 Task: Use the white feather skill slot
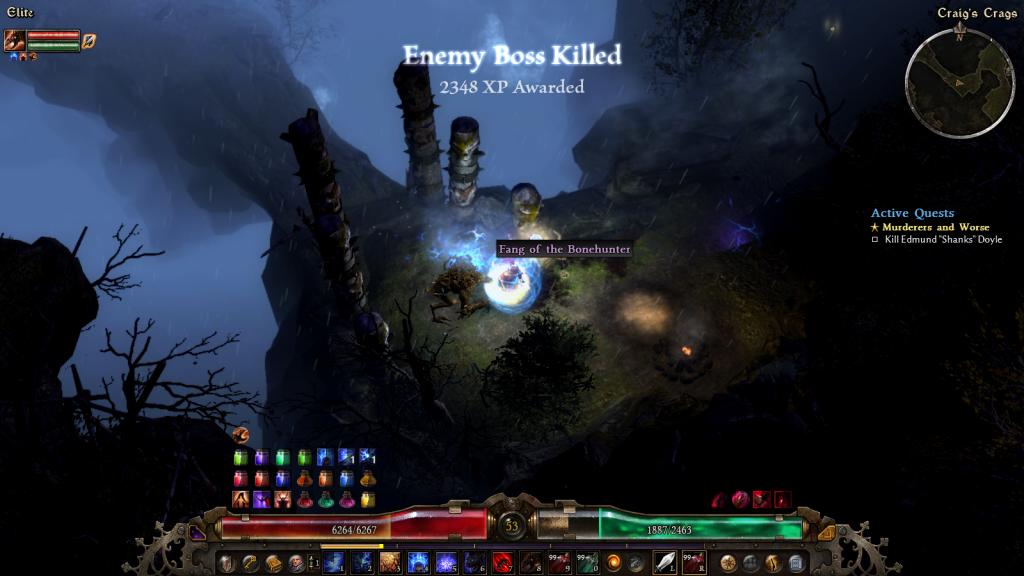[665, 563]
